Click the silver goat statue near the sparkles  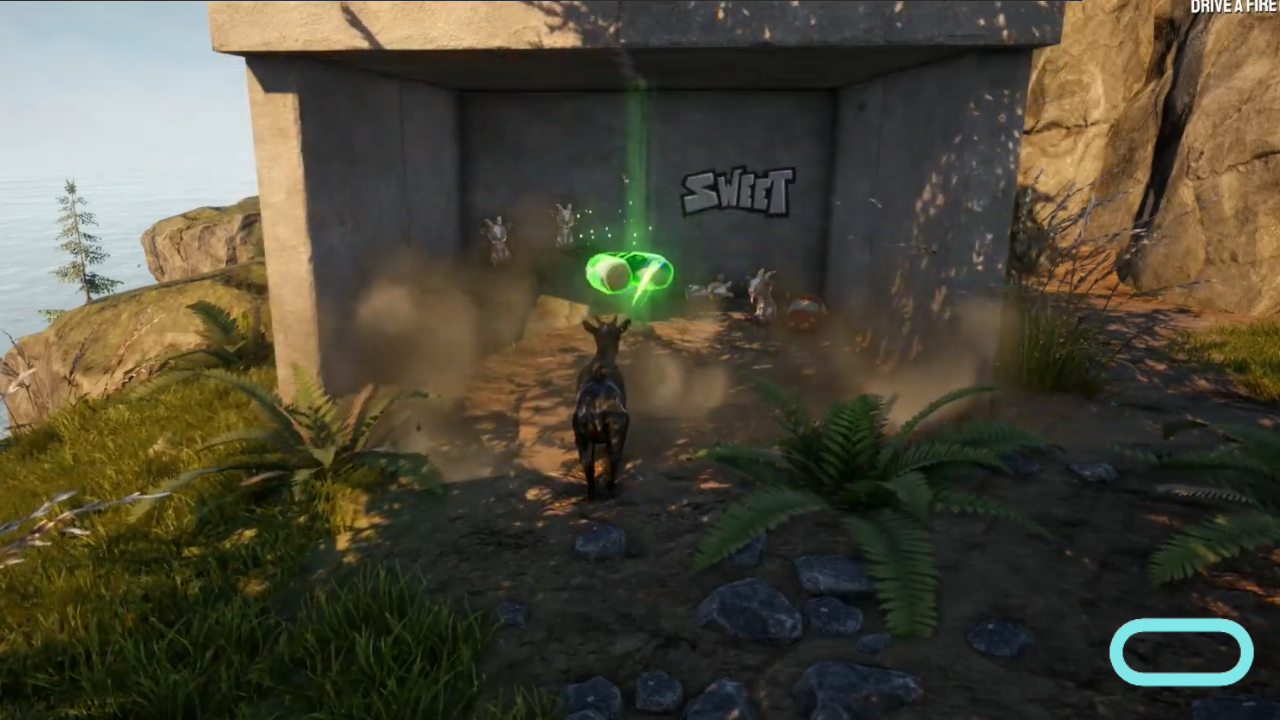tap(565, 222)
